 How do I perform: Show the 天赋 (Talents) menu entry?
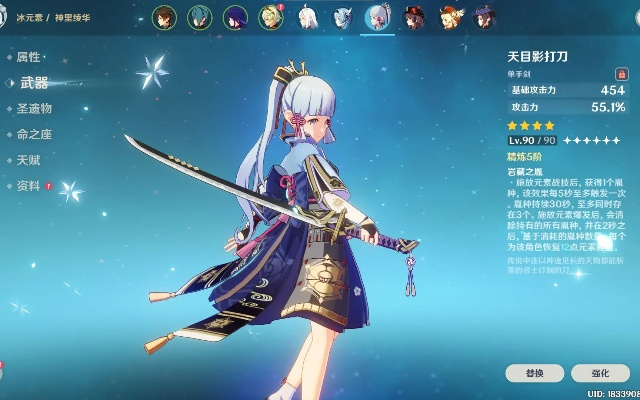tap(28, 160)
